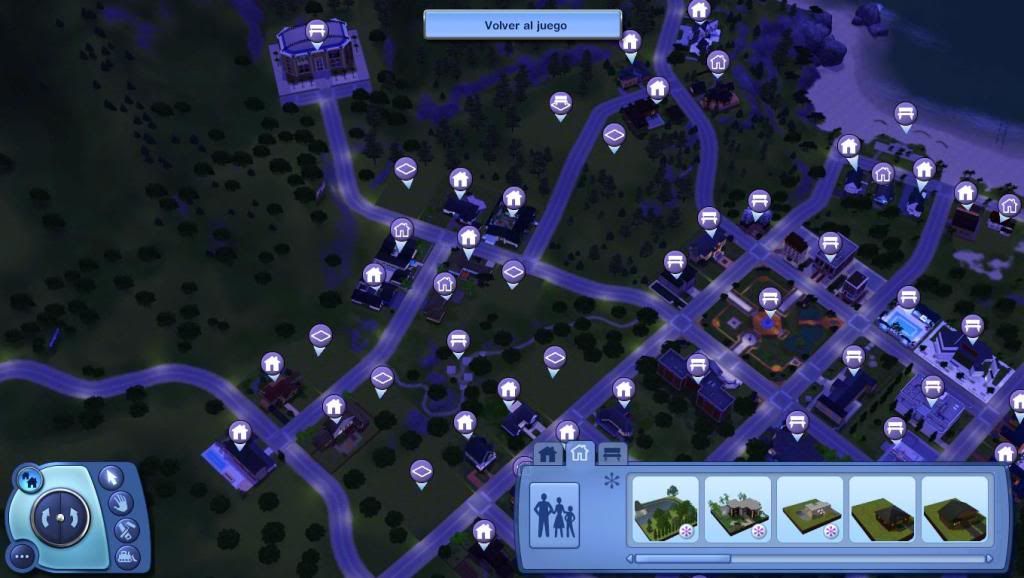
Task: Switch to the park bench tab
Action: (x=612, y=454)
